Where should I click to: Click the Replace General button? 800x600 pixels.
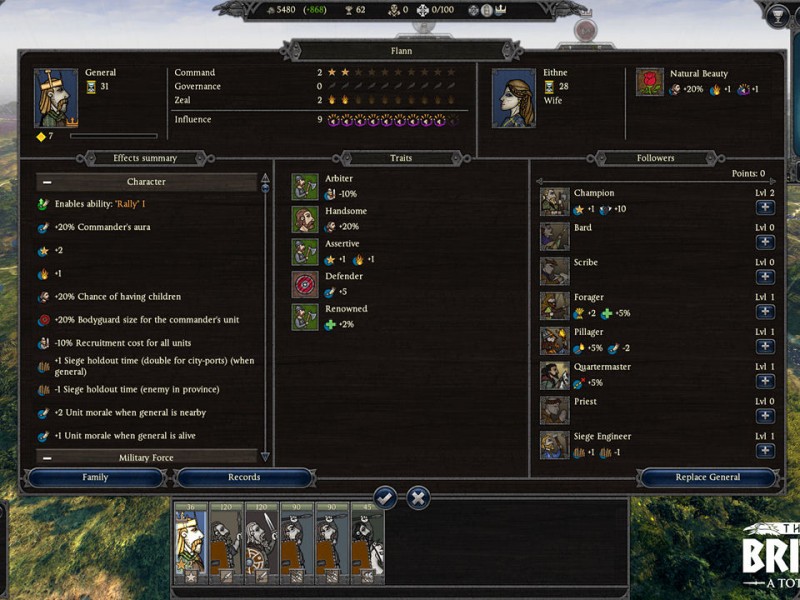pos(707,478)
